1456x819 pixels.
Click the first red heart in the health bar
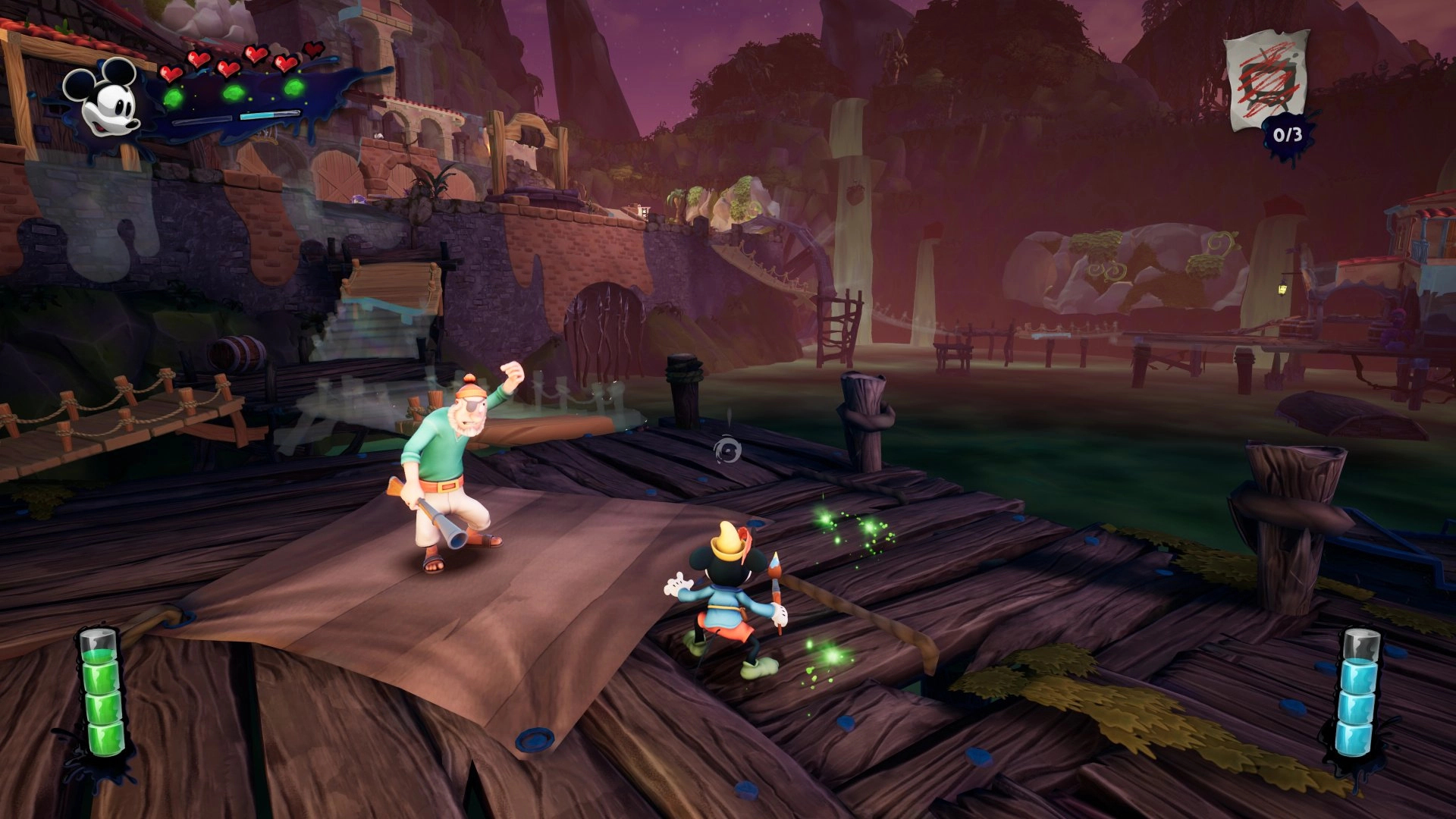pos(171,73)
